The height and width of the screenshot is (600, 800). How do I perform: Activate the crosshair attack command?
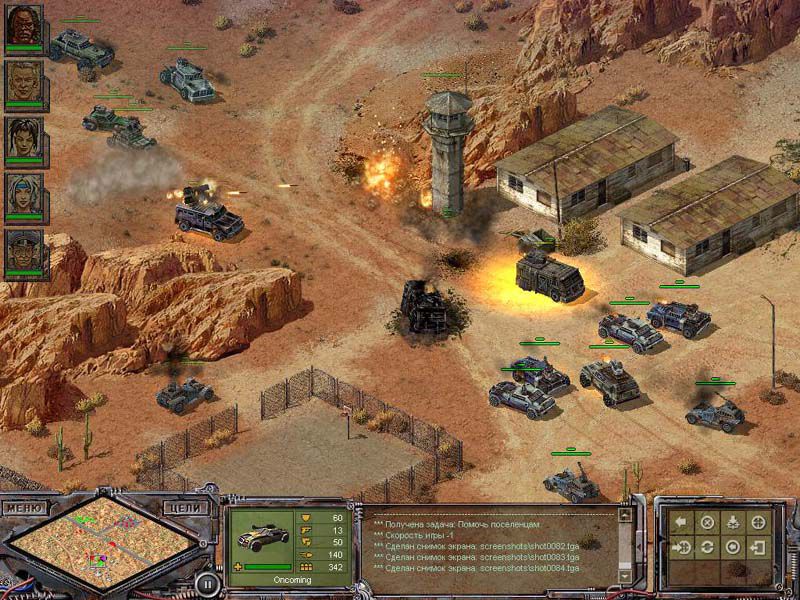pos(759,522)
